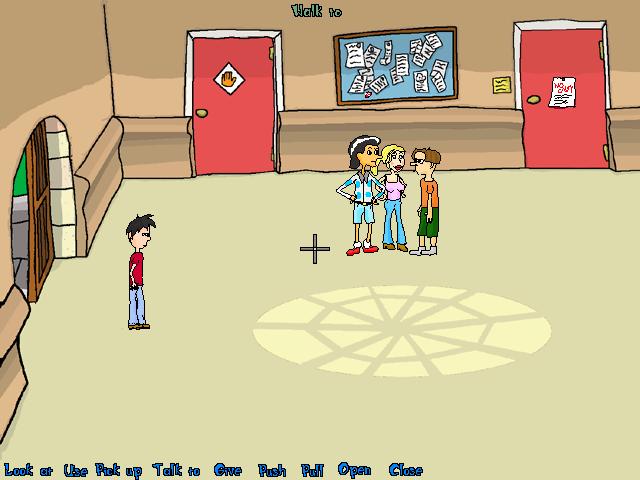Select the "Give" verb
Screen dimensions: 640x480
[228, 470]
